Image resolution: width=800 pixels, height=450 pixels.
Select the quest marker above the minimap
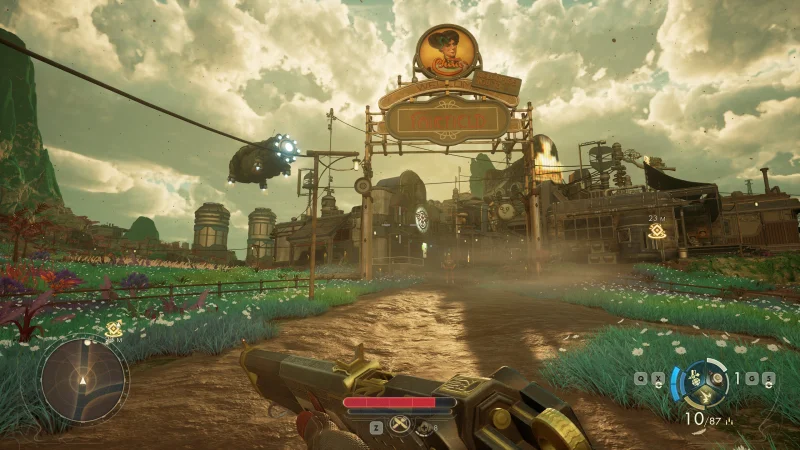click(x=115, y=326)
